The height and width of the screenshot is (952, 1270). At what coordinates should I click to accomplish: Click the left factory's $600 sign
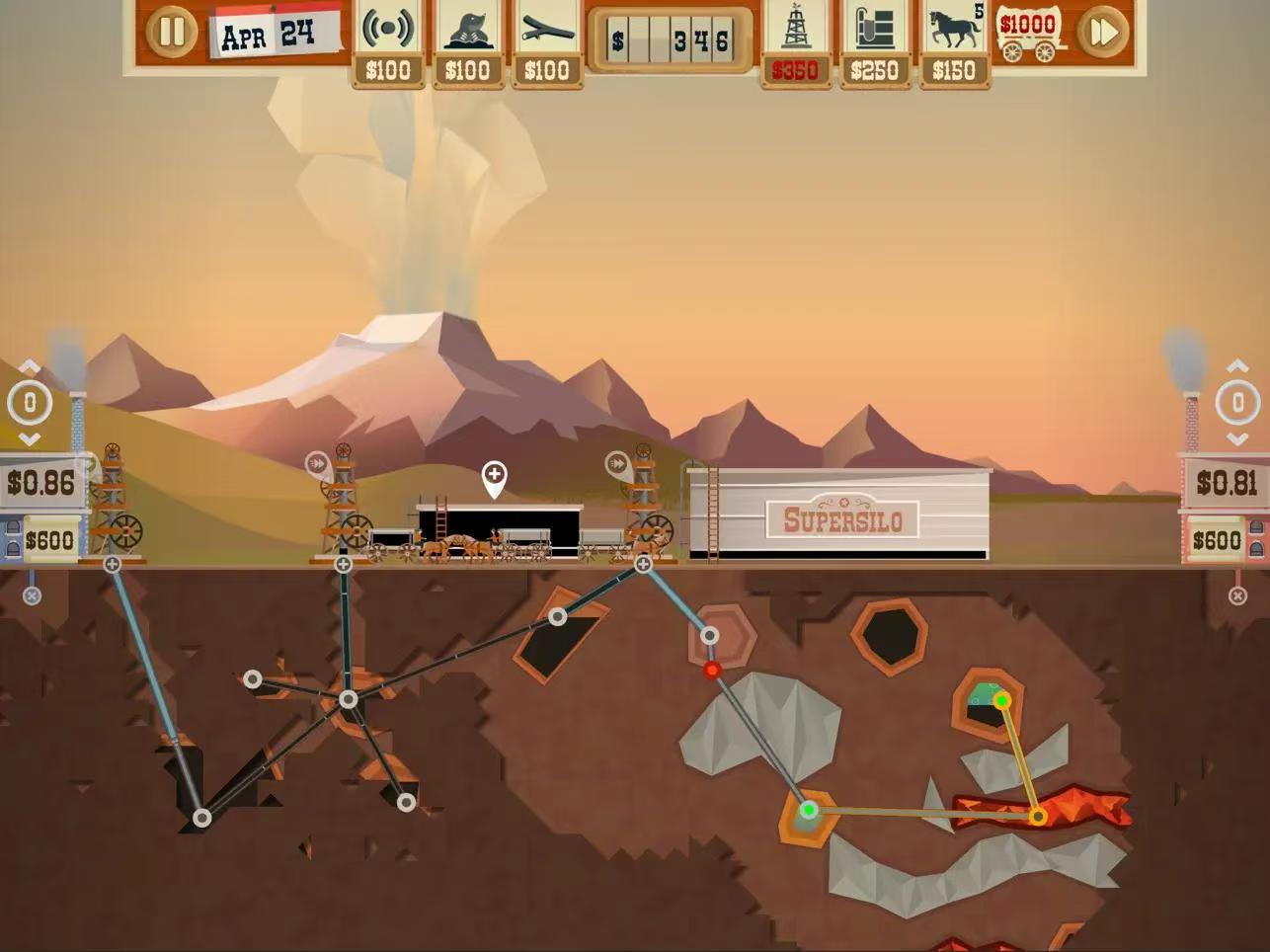click(48, 540)
